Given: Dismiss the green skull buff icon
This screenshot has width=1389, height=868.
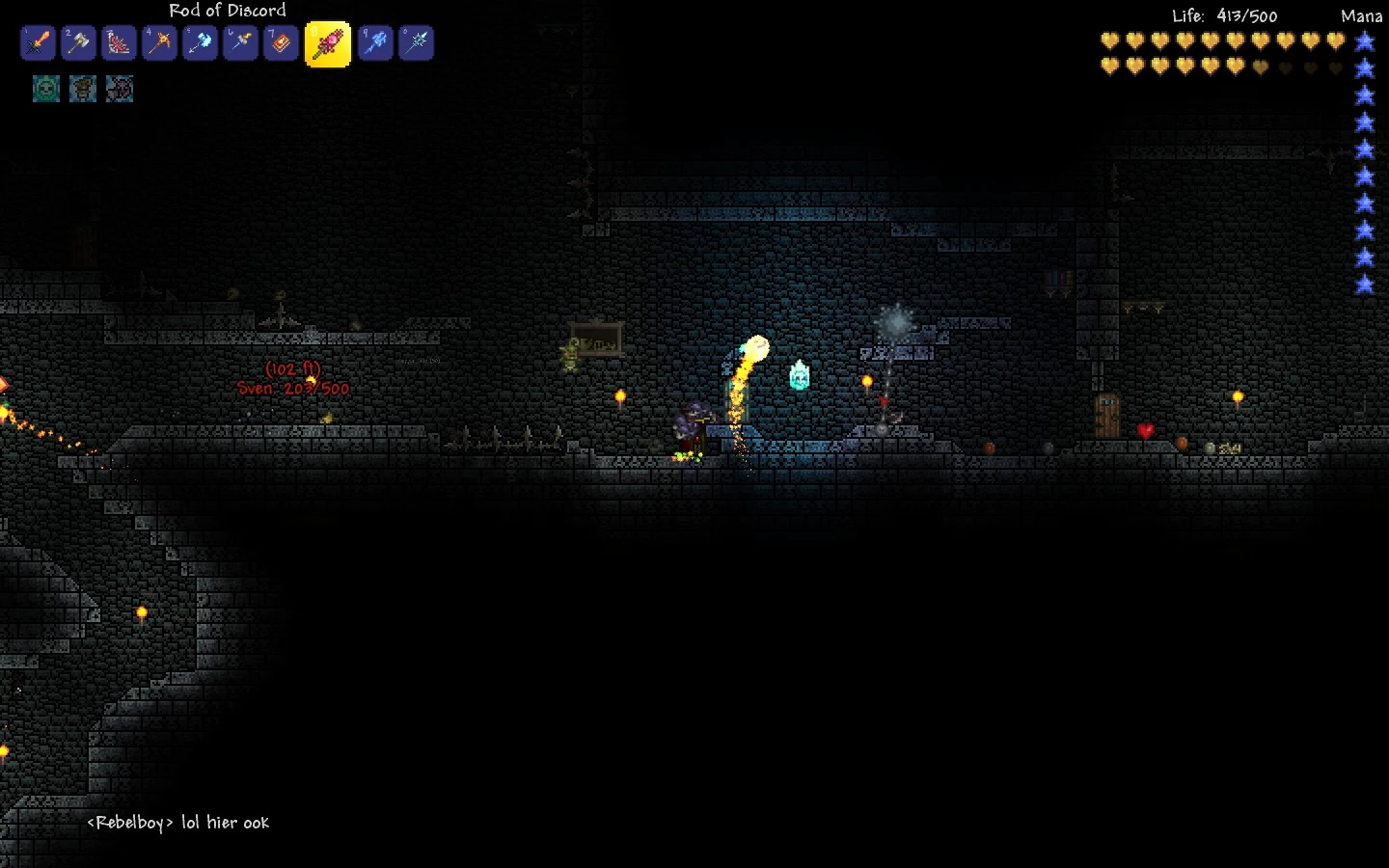Looking at the screenshot, I should pyautogui.click(x=45, y=88).
